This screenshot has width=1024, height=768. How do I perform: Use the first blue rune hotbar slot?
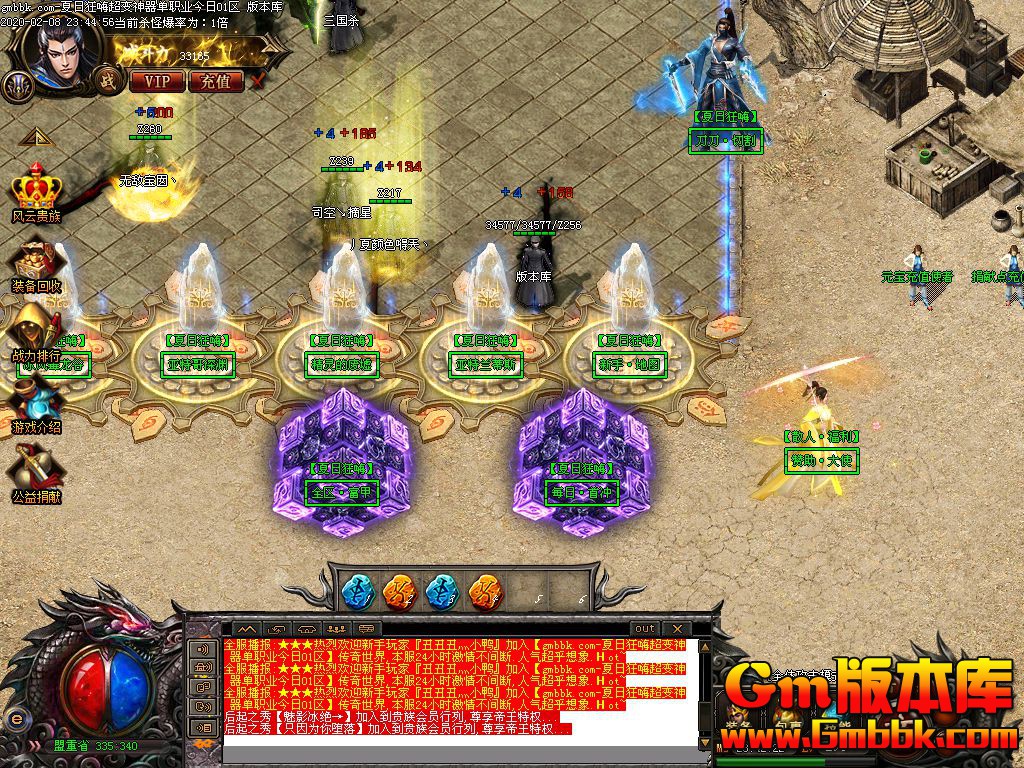point(357,592)
